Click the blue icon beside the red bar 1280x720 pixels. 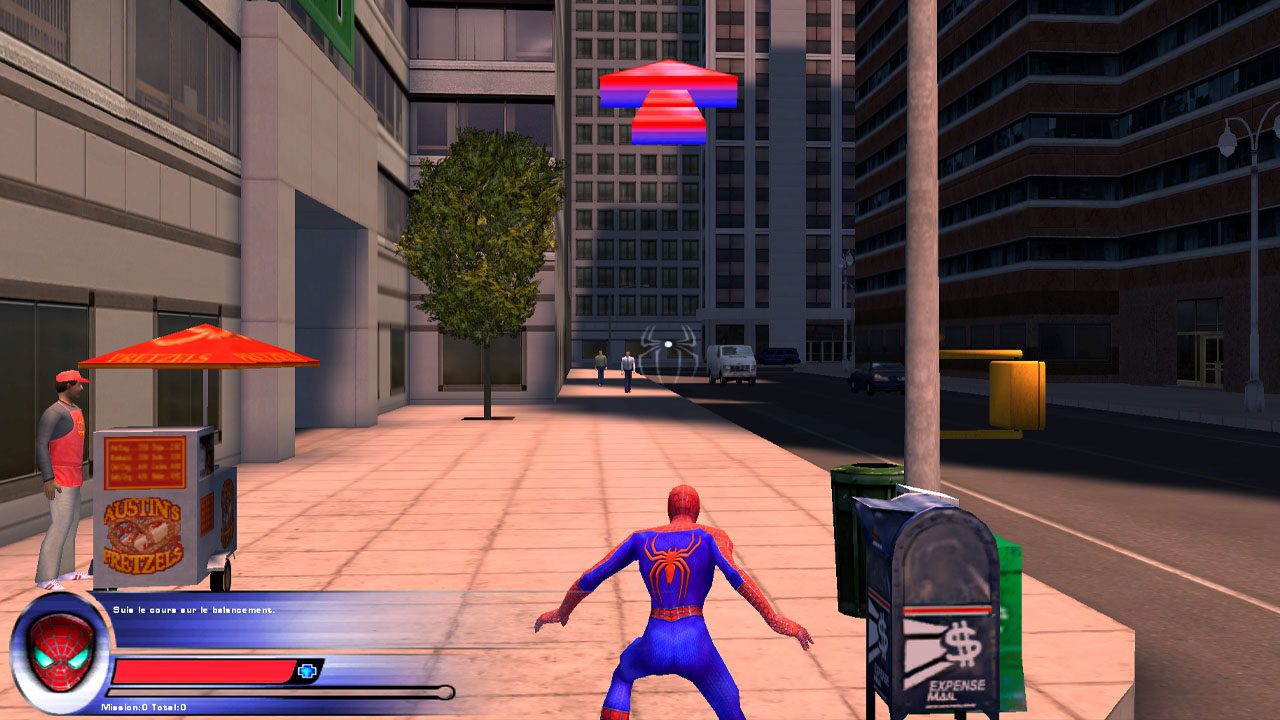pos(307,671)
